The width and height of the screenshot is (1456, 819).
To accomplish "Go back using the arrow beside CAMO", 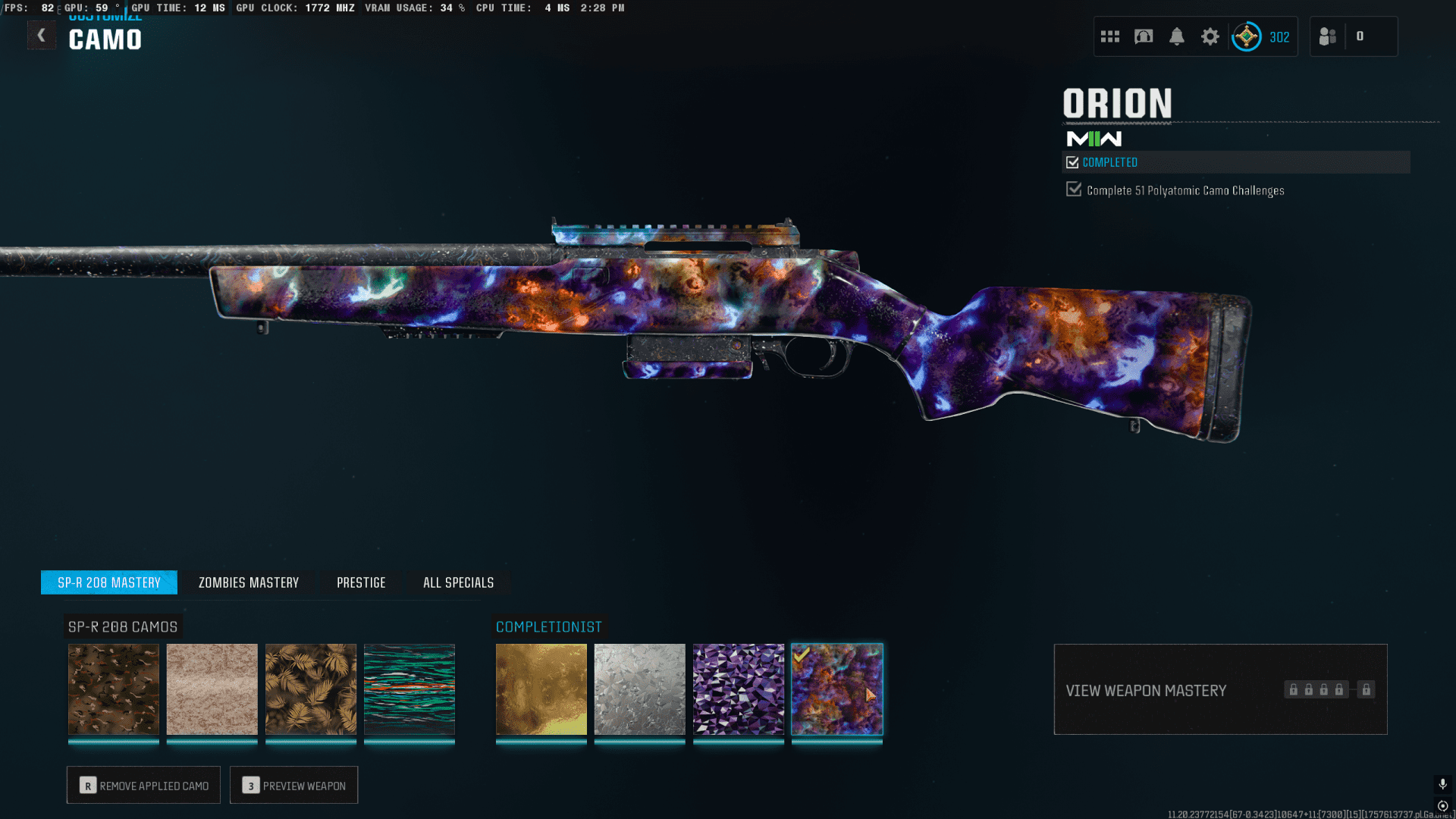I will click(42, 36).
